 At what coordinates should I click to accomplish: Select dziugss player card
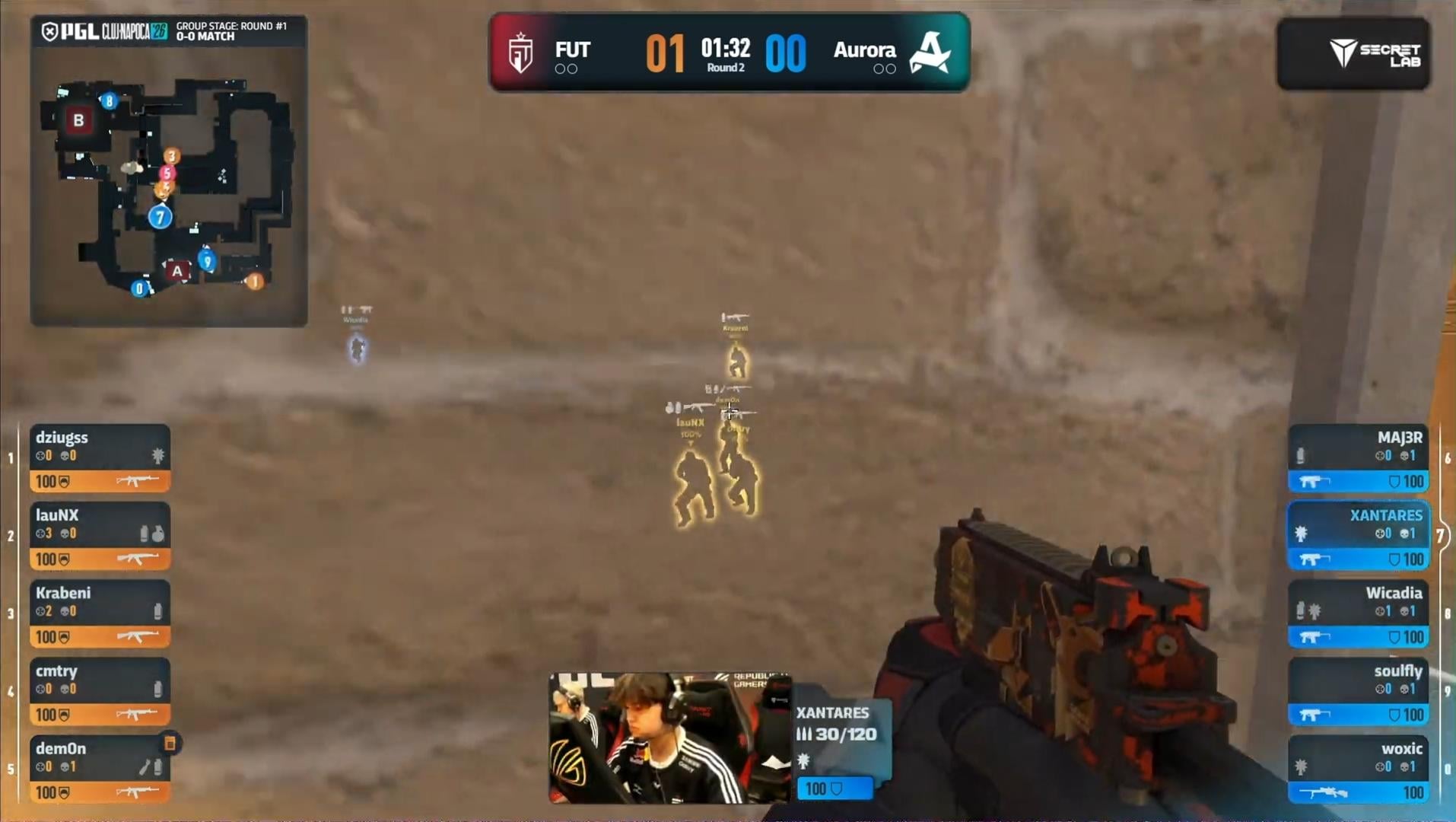pyautogui.click(x=100, y=458)
